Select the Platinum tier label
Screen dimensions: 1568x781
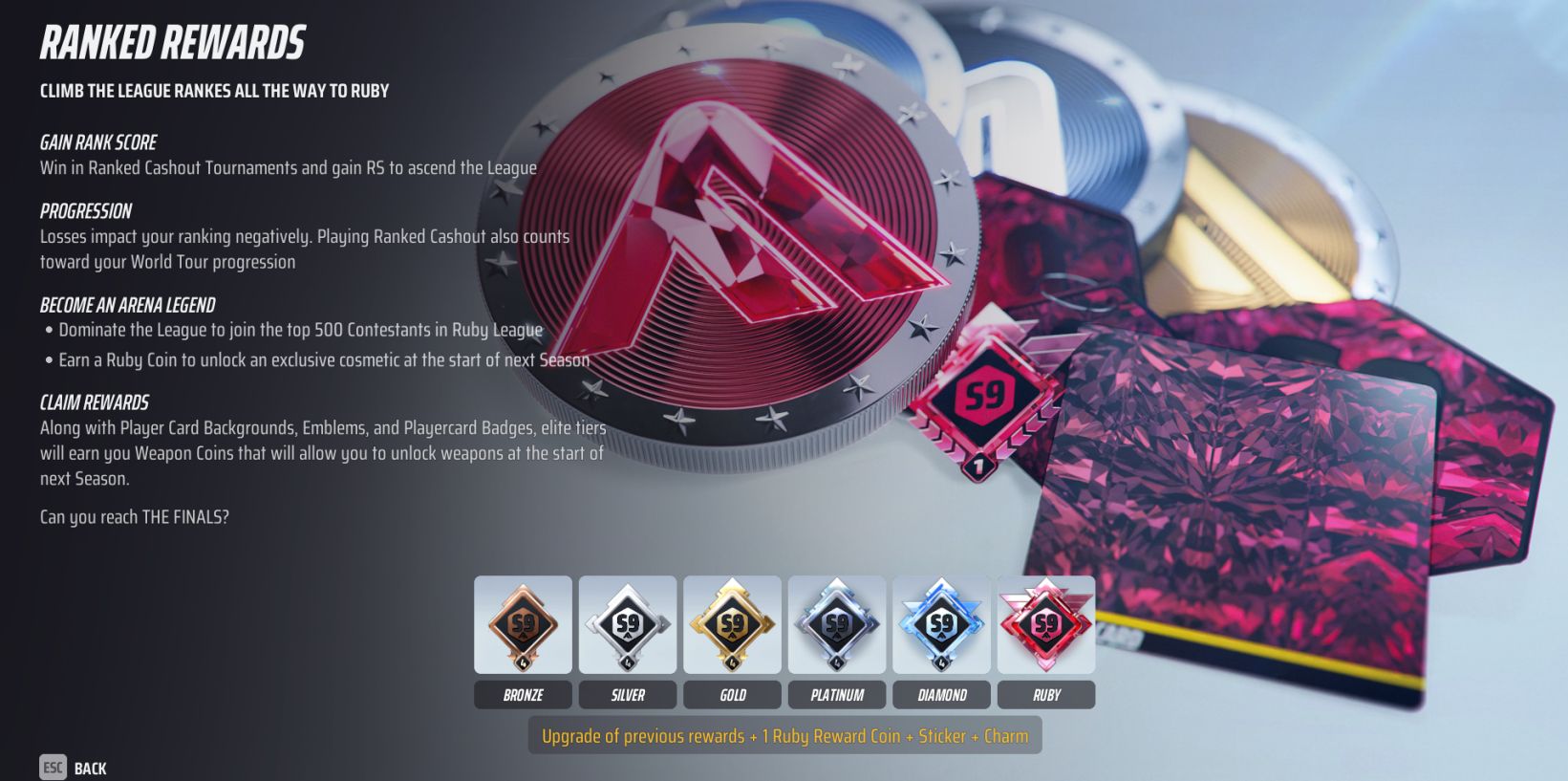click(837, 695)
